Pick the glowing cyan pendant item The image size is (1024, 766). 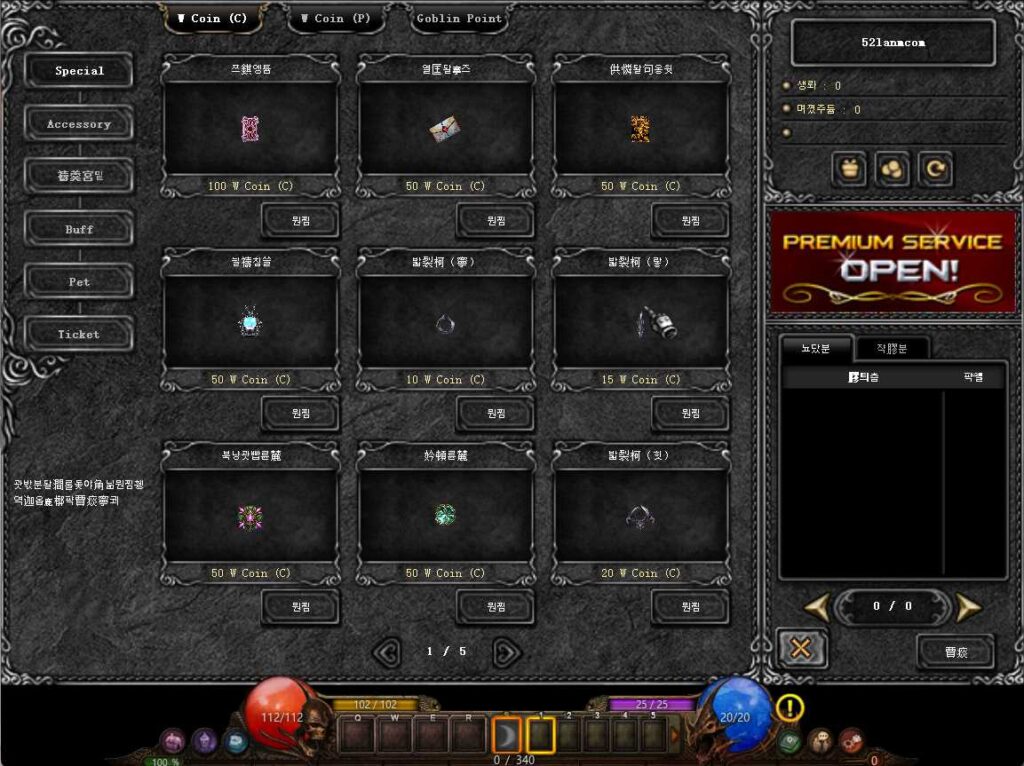[249, 322]
